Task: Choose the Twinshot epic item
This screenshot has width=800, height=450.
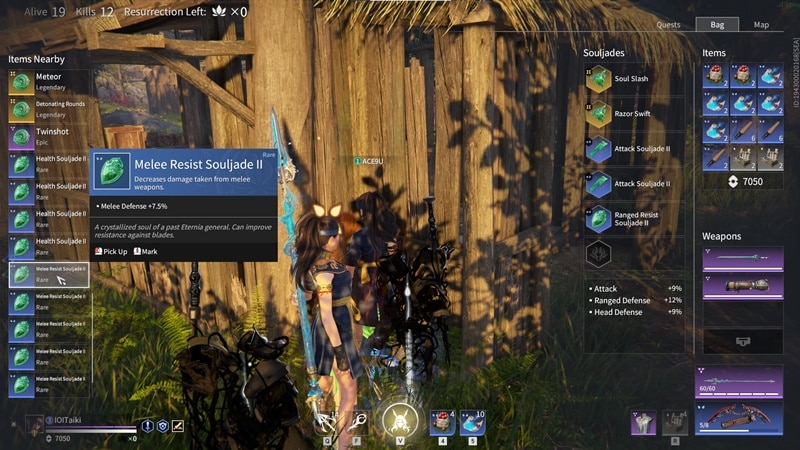Action: click(49, 137)
